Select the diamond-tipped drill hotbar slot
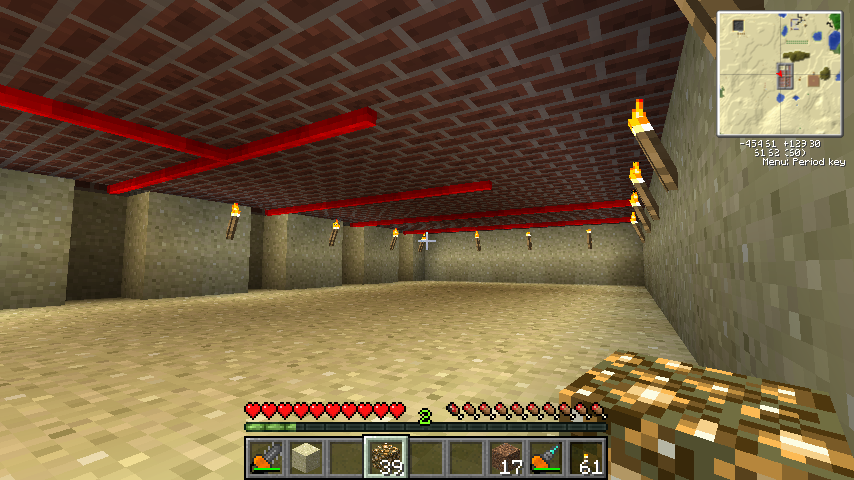Image resolution: width=854 pixels, height=480 pixels. tap(545, 458)
